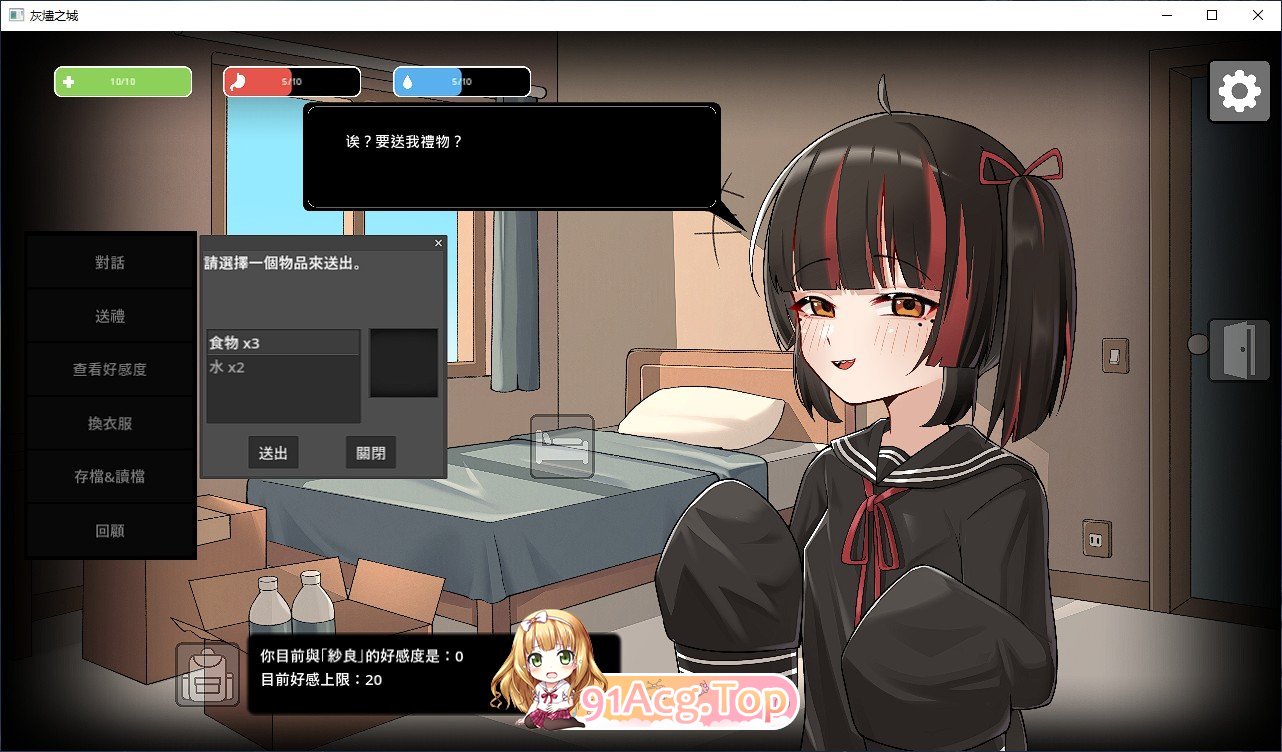Click the green health cross icon
Image resolution: width=1282 pixels, height=752 pixels.
tap(70, 81)
